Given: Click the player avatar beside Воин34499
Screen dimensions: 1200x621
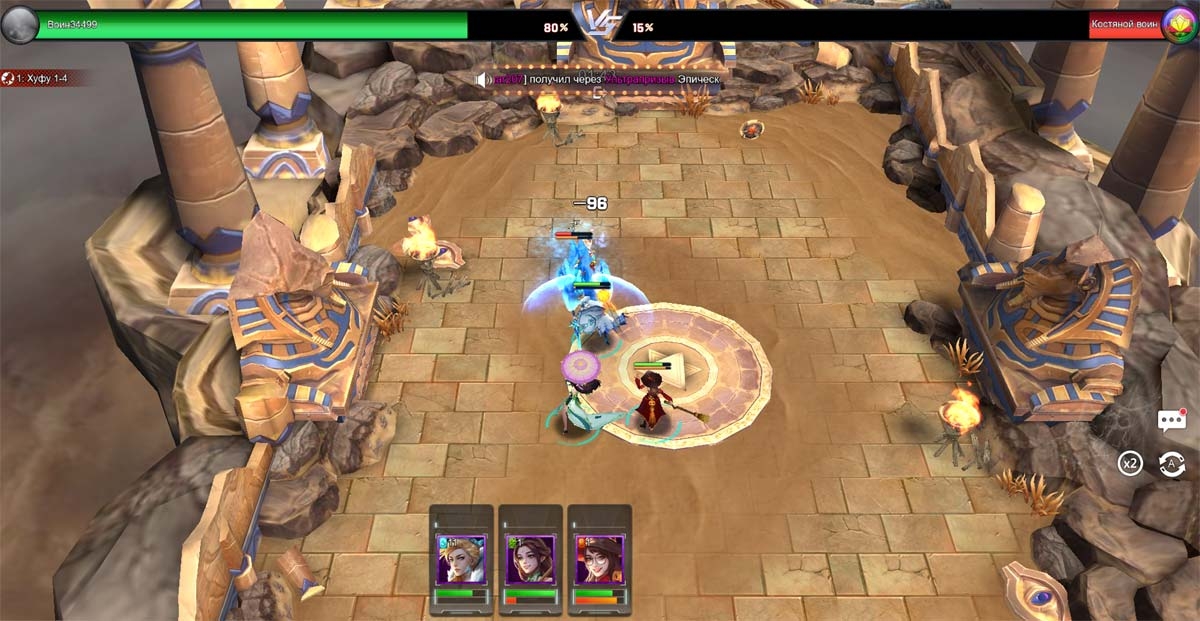Looking at the screenshot, I should click(19, 25).
